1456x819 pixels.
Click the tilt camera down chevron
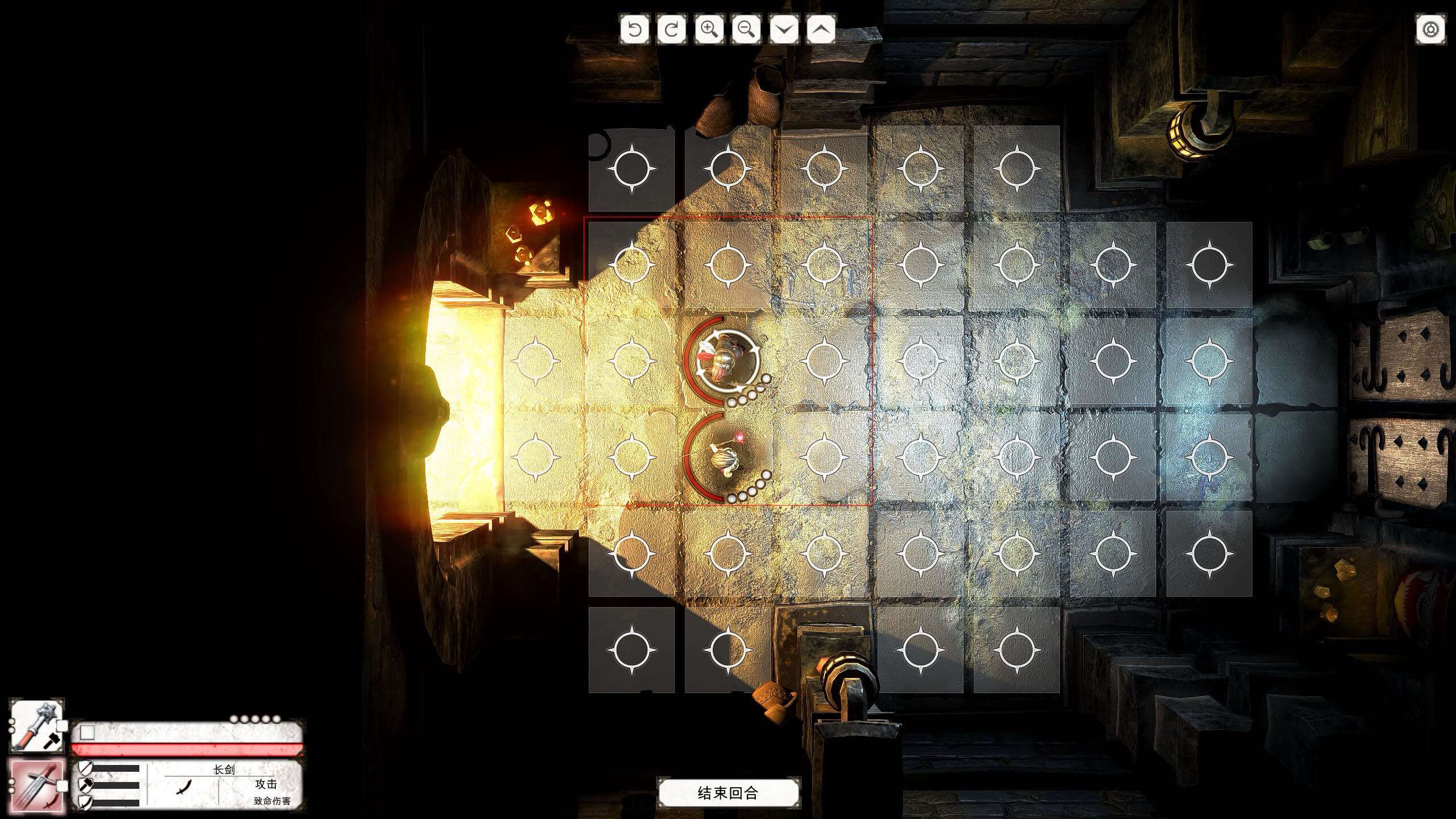[783, 28]
